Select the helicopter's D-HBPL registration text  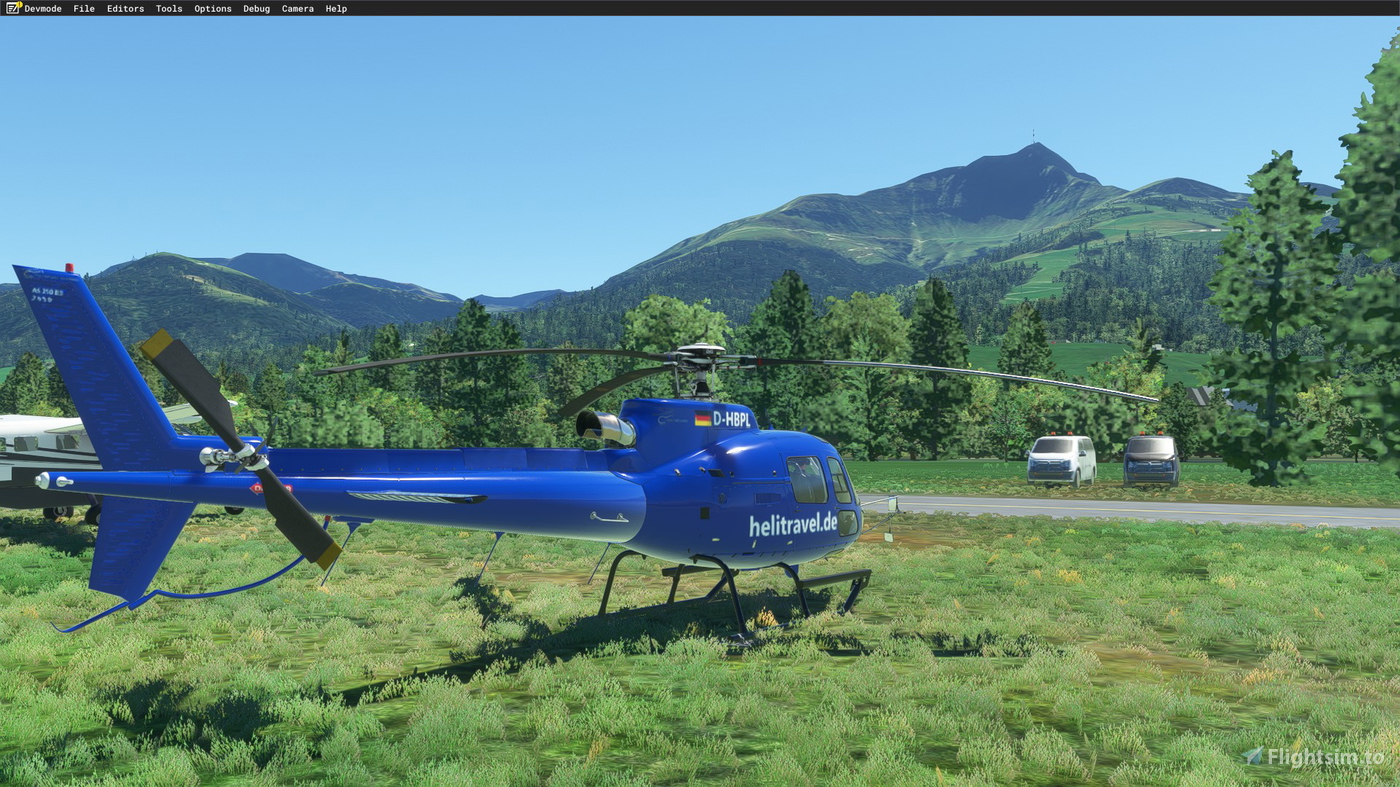(x=733, y=419)
